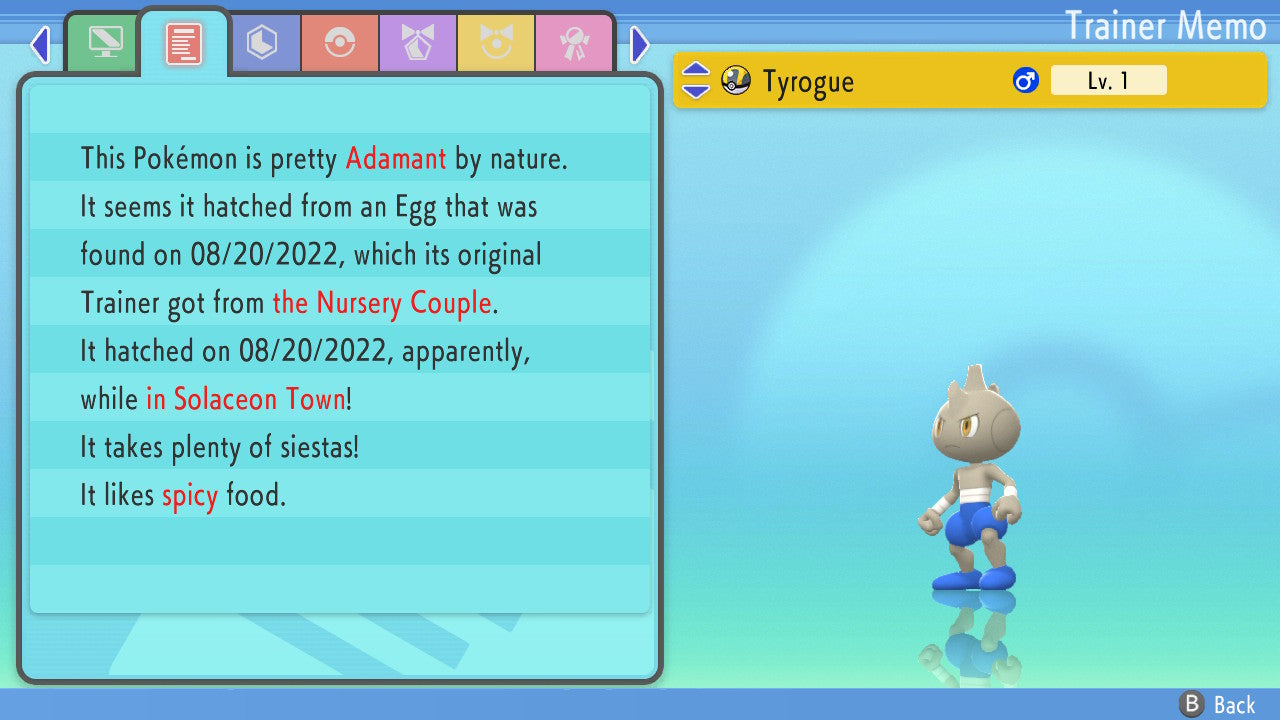1280x720 pixels.
Task: Open the pink ribbons tab
Action: click(x=574, y=44)
